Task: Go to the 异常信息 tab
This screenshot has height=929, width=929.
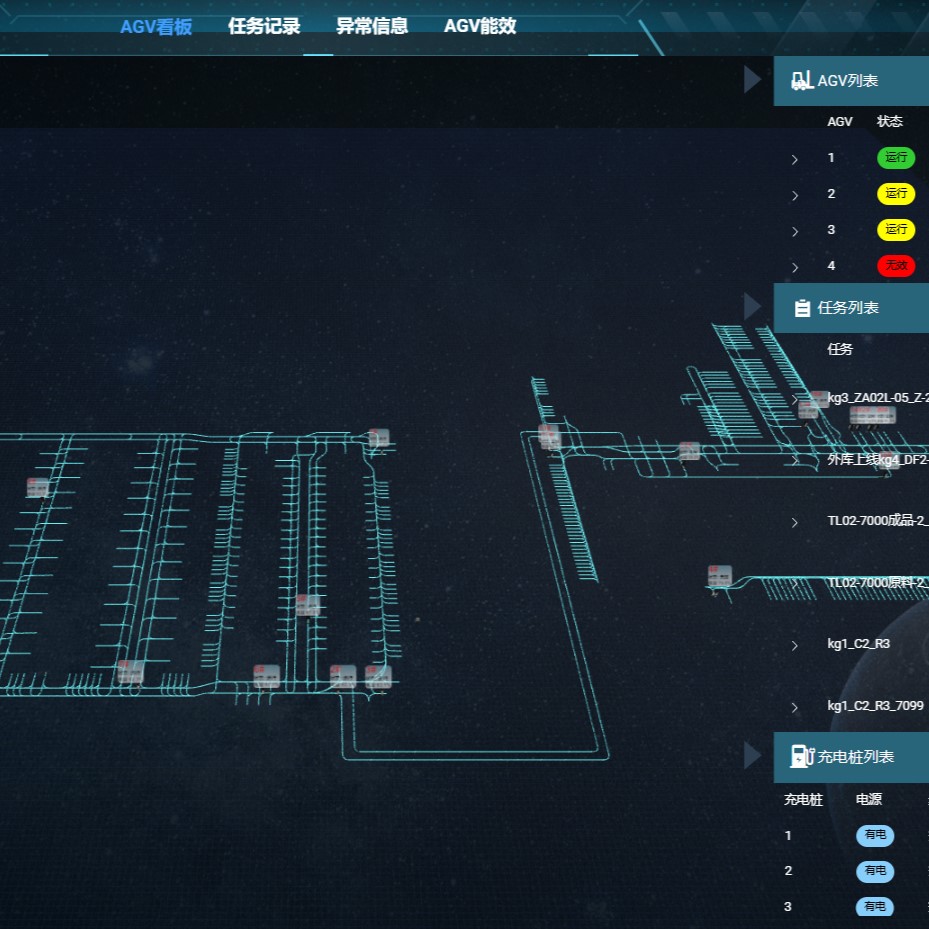Action: 372,27
